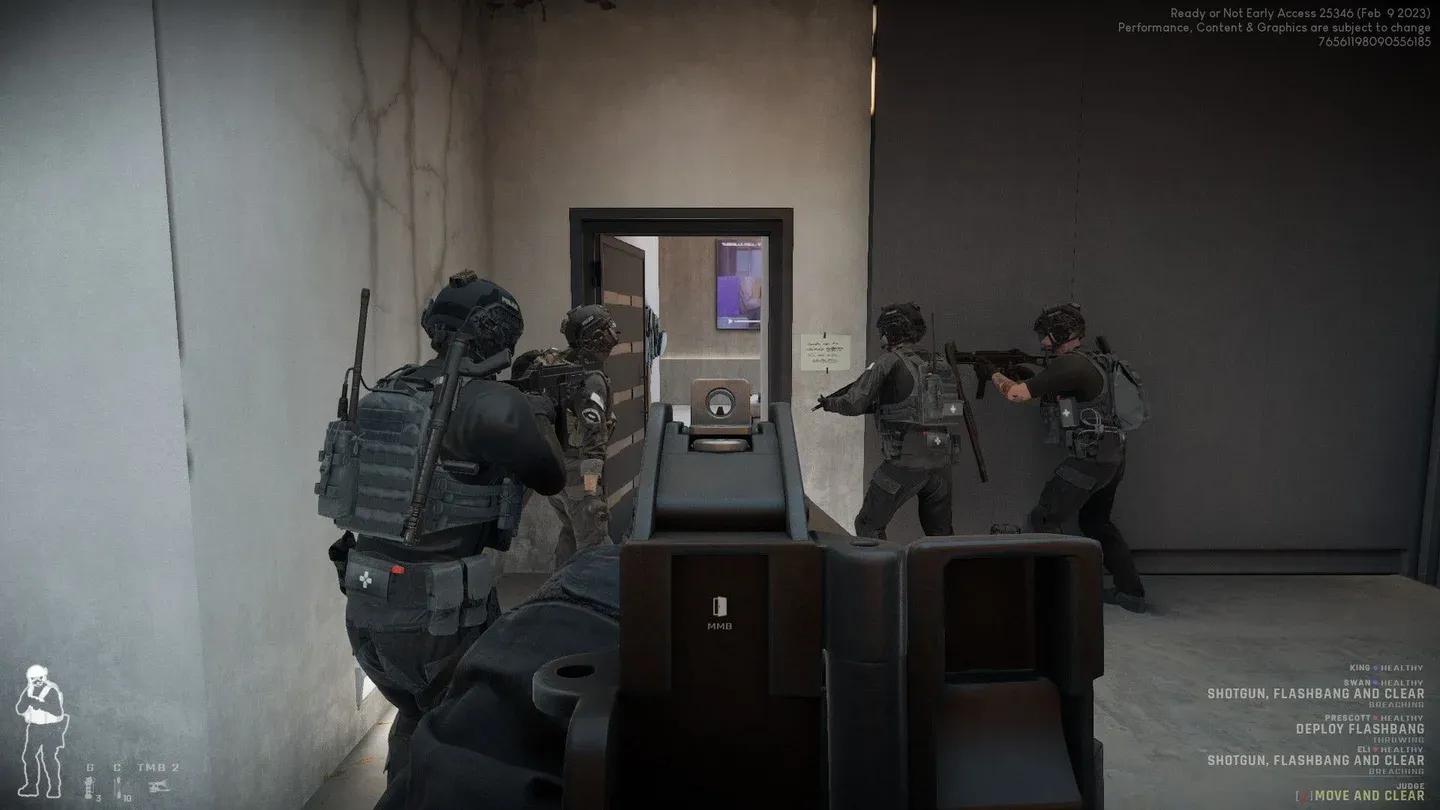The width and height of the screenshot is (1440, 810).
Task: Click the MOVE AND CLEAR order for JUDGE
Action: (x=1369, y=796)
